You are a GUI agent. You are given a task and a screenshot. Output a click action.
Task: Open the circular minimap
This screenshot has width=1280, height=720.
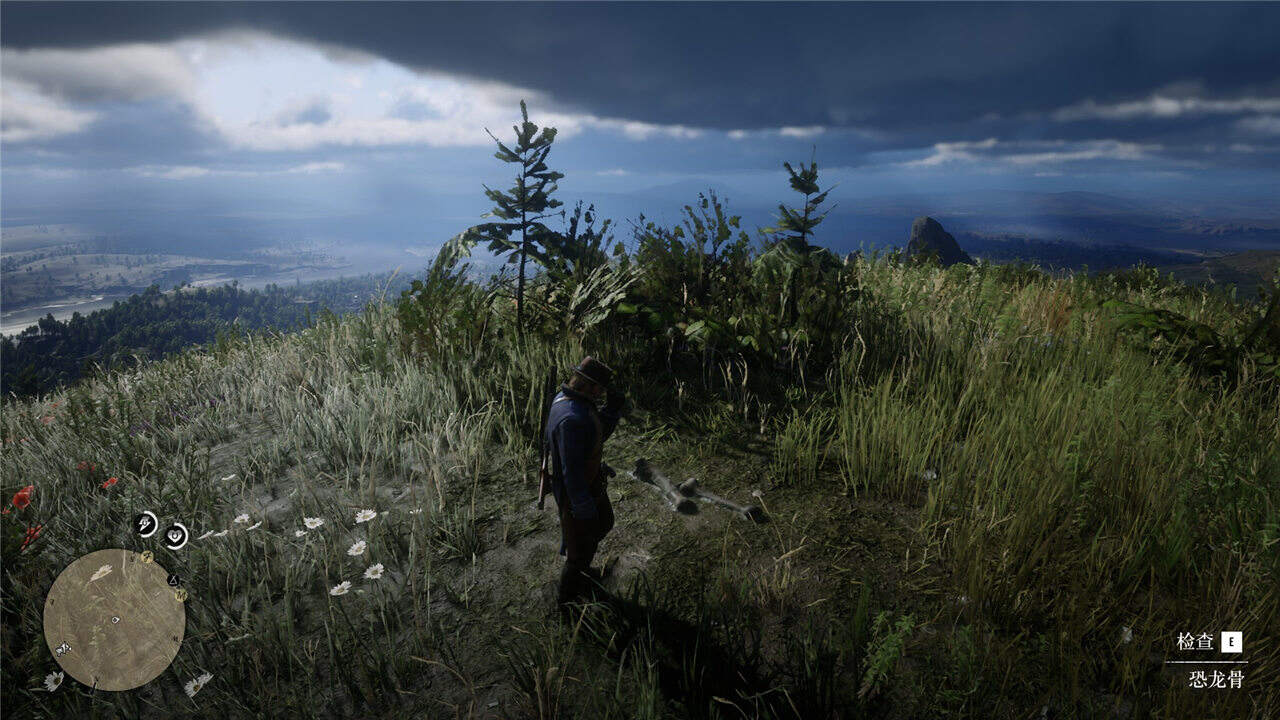[x=114, y=619]
